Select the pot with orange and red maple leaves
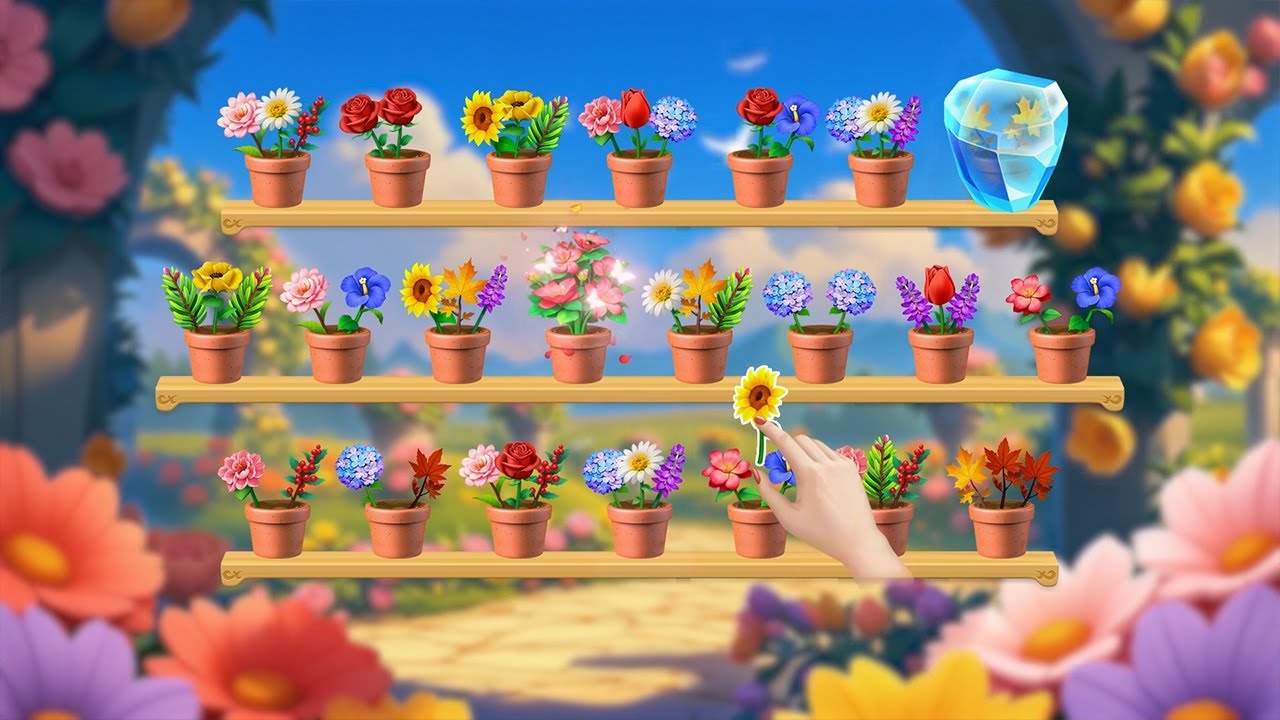Image resolution: width=1280 pixels, height=720 pixels. click(1001, 527)
